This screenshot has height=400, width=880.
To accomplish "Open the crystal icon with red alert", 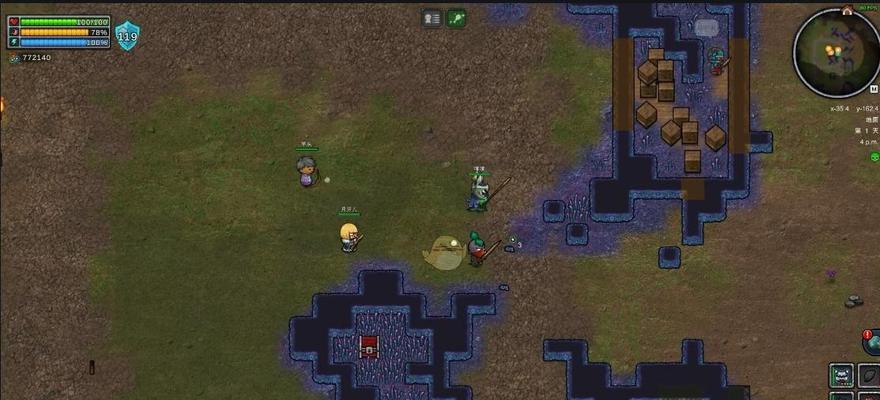I will tap(872, 342).
